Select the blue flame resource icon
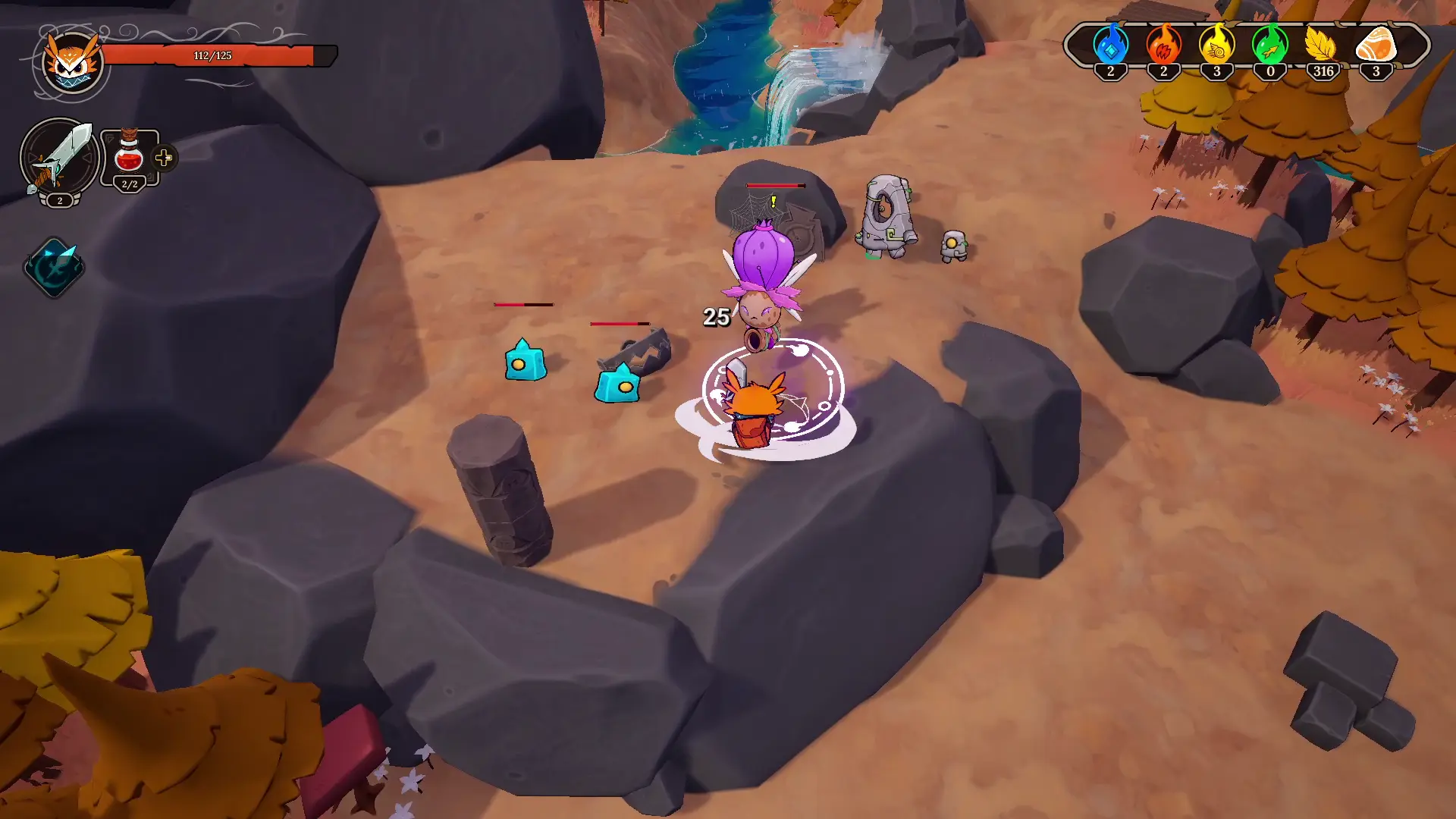The height and width of the screenshot is (819, 1456). pos(1110,45)
